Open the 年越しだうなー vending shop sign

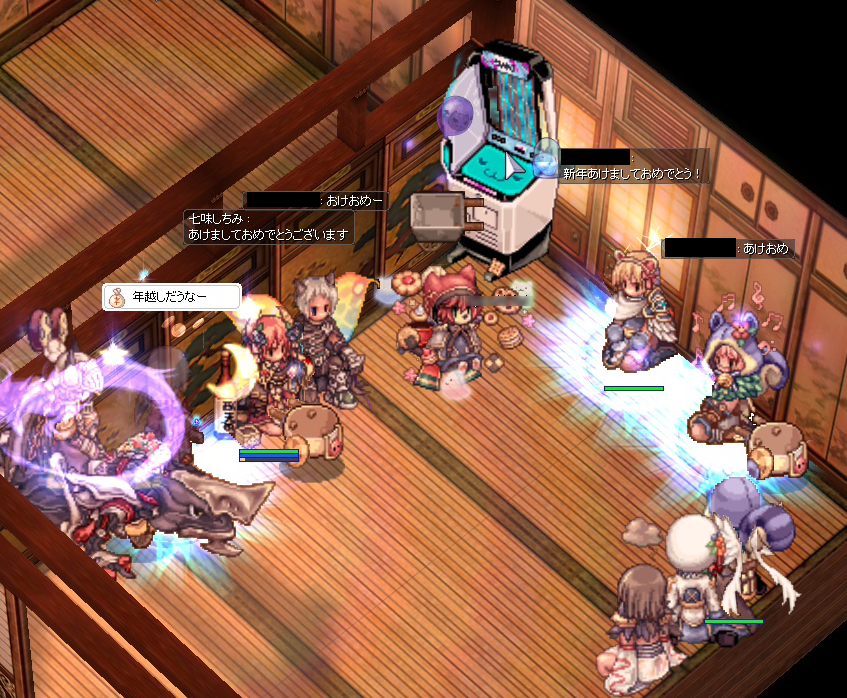coord(172,297)
